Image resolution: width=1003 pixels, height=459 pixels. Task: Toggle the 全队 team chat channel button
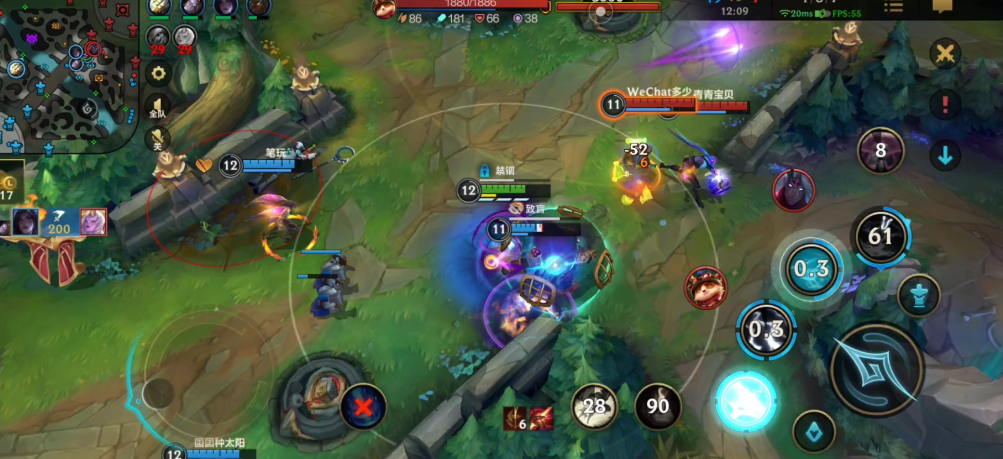click(157, 109)
